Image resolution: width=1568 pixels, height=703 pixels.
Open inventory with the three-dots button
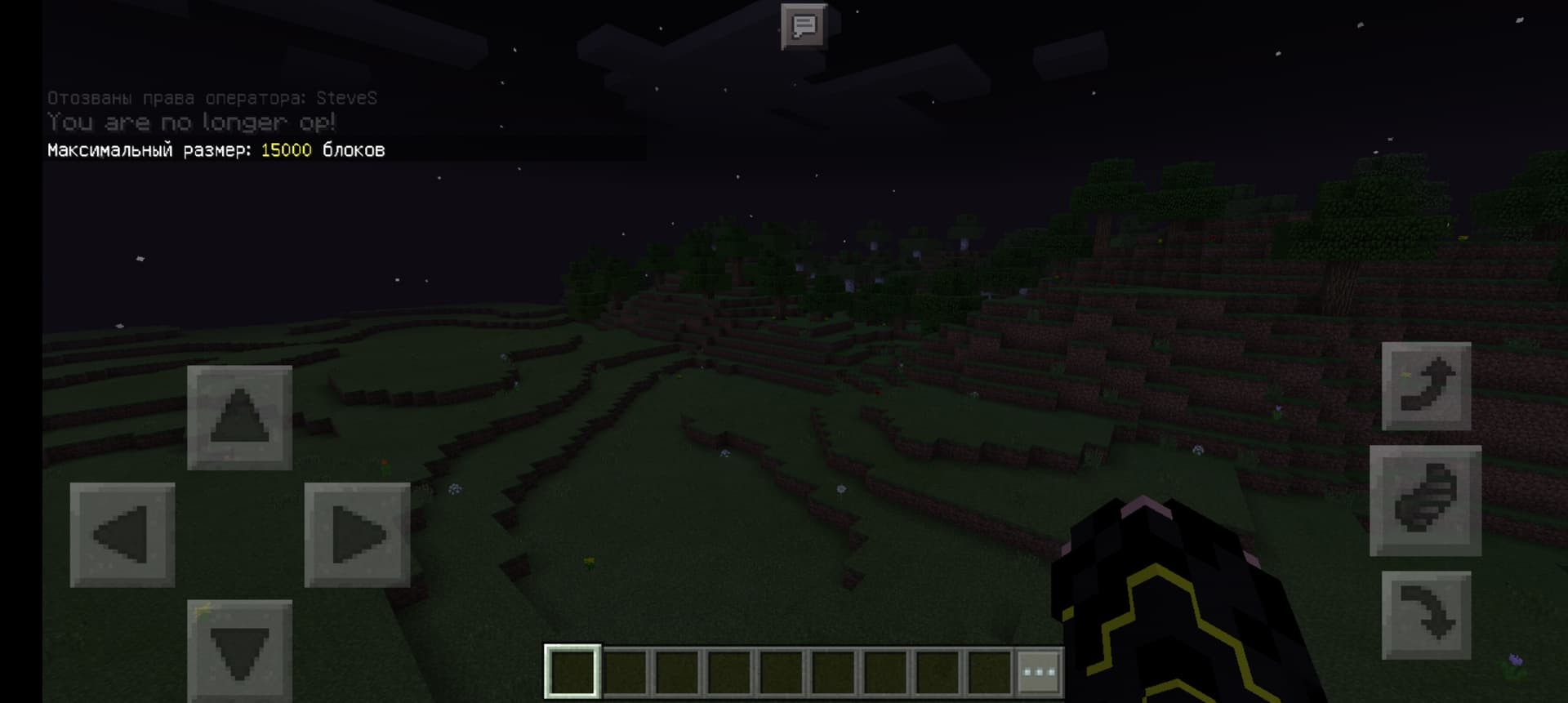click(1039, 673)
